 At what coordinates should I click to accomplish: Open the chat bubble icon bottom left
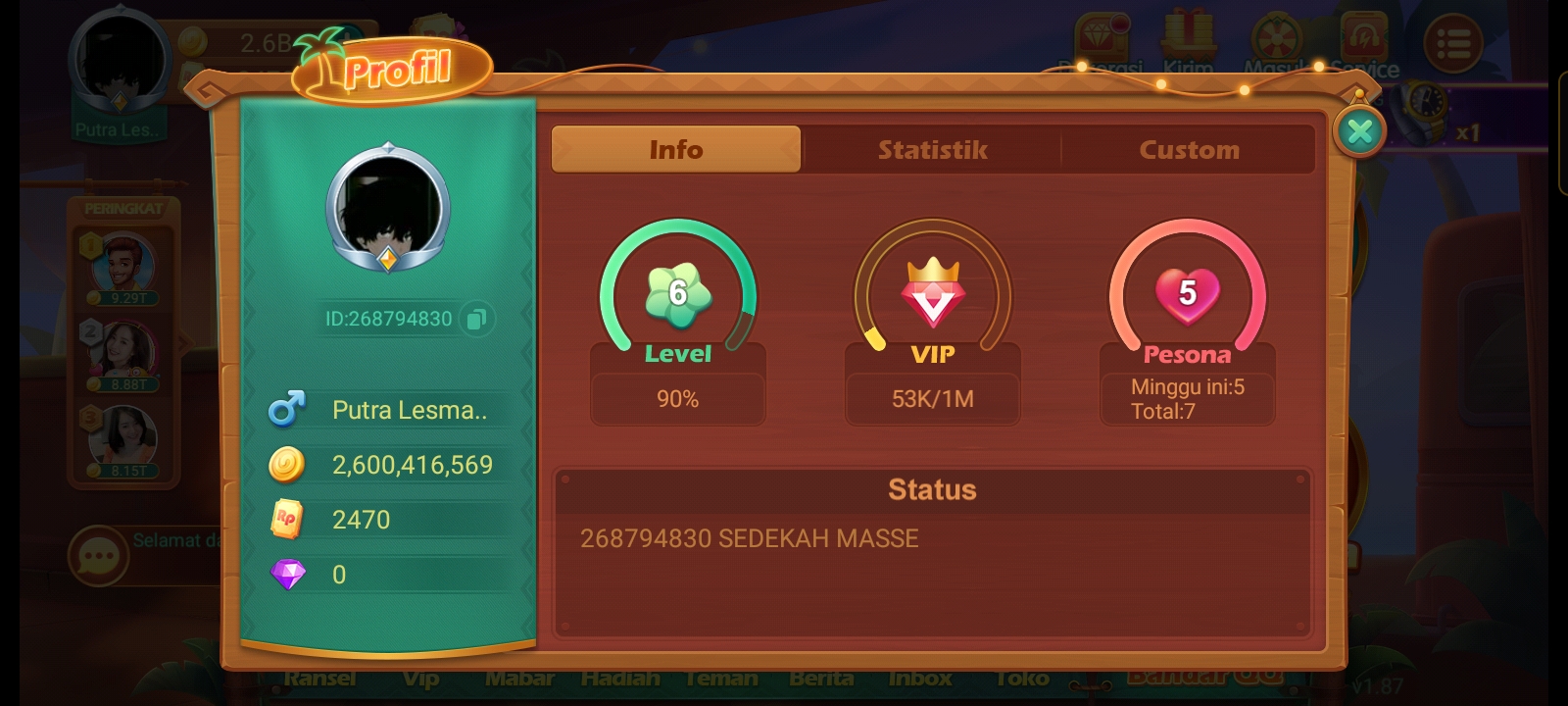[x=97, y=555]
